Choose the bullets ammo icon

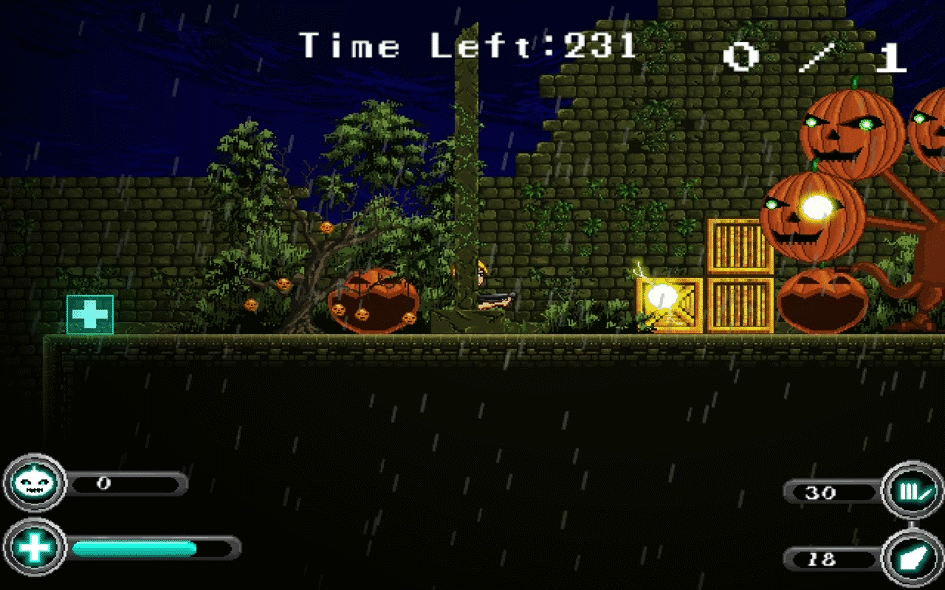[913, 492]
